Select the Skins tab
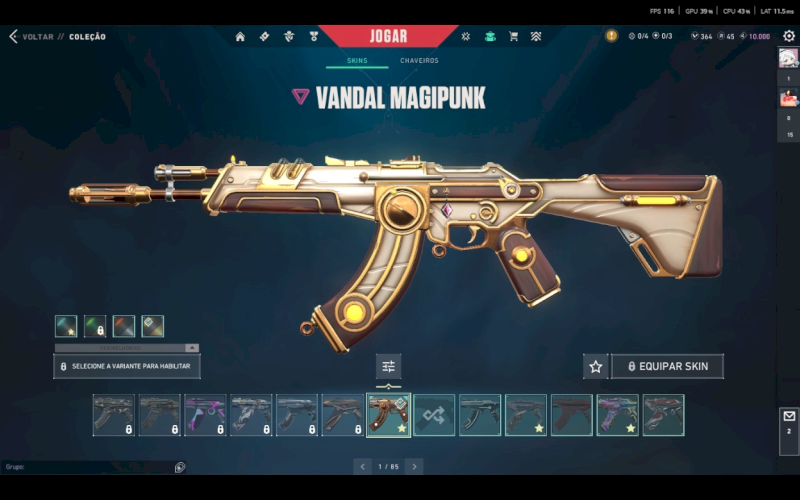800x500 pixels. tap(357, 61)
